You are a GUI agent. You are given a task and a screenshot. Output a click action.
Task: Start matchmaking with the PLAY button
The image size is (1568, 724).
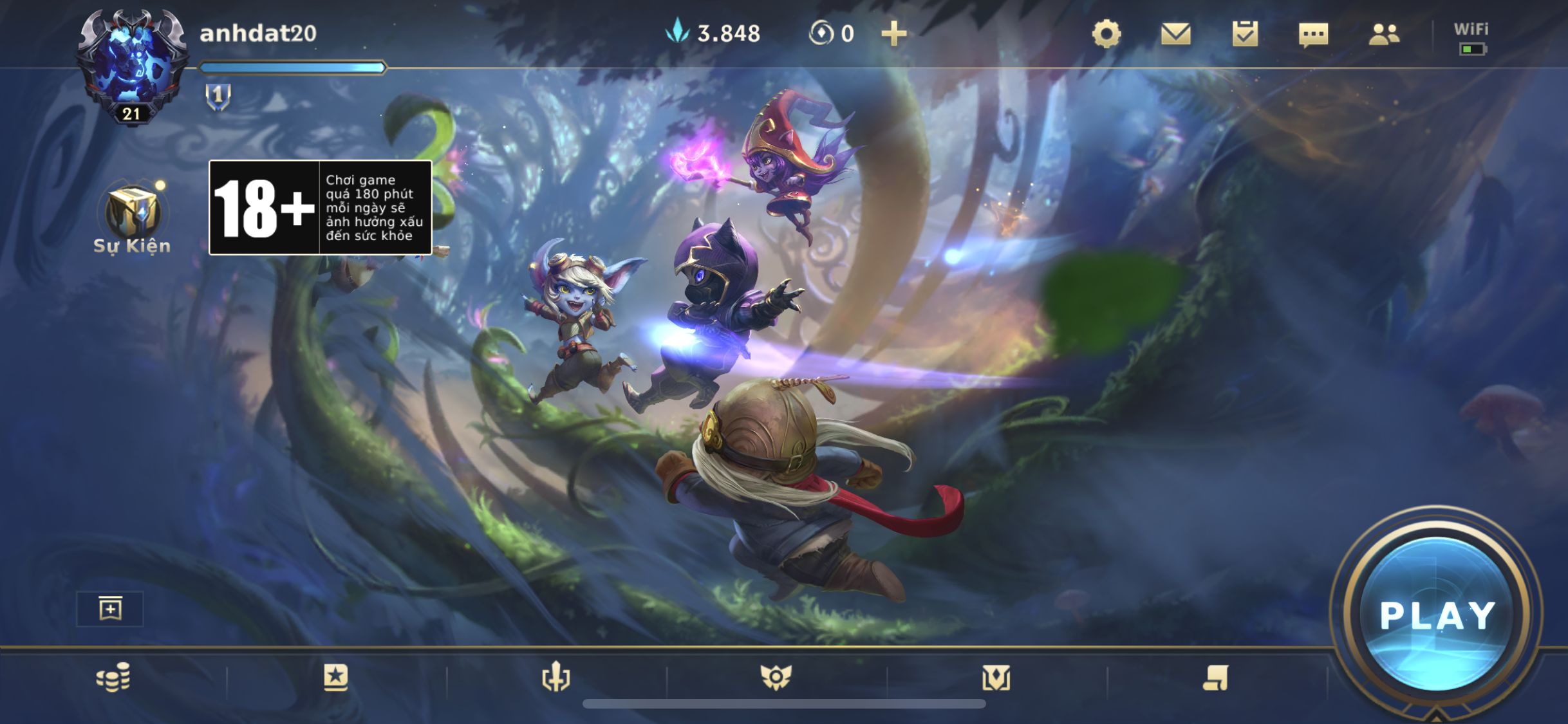[x=1437, y=614]
